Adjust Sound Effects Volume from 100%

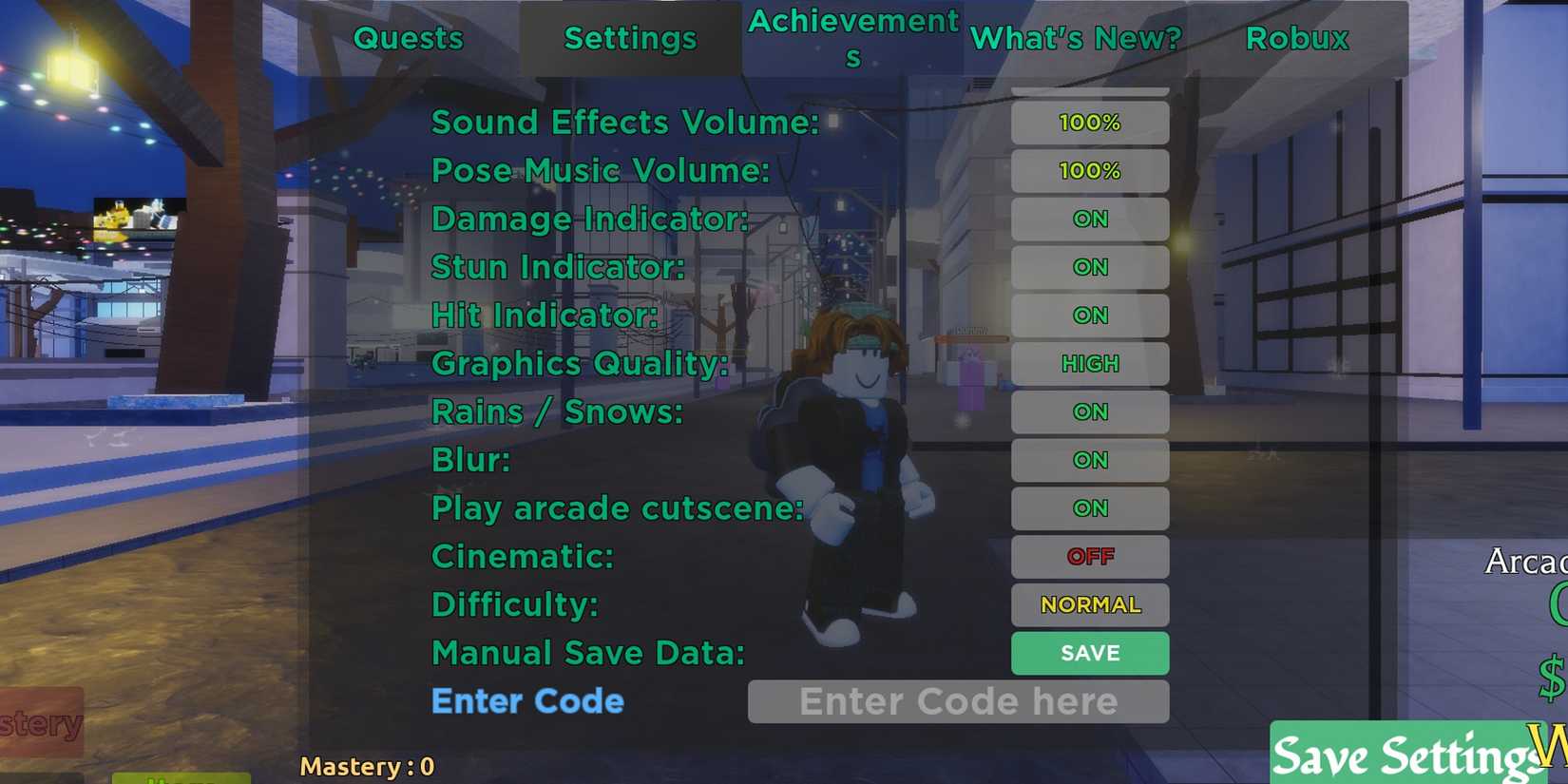[x=1090, y=122]
